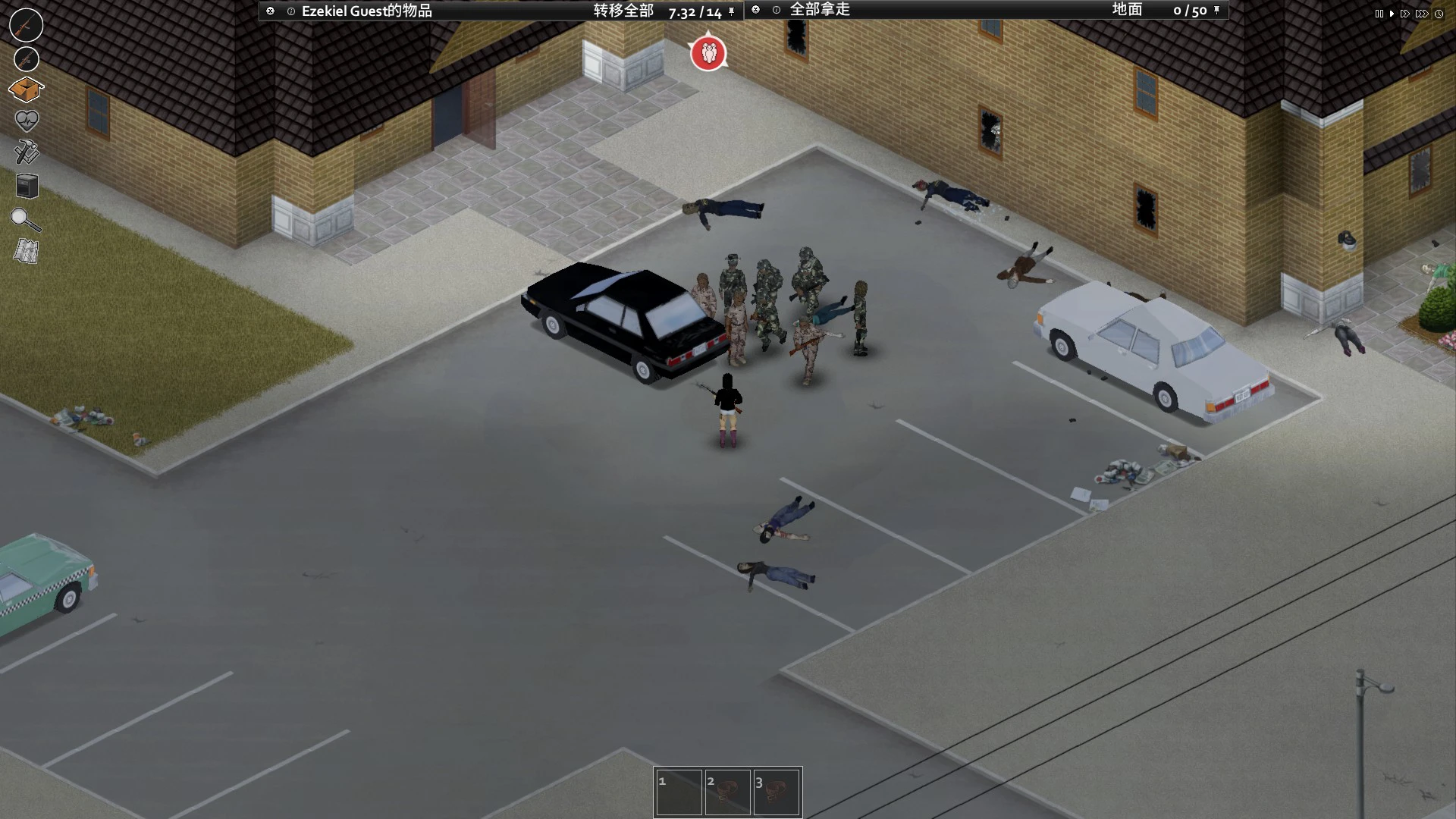Open the folded world map
The image size is (1456, 819).
click(x=26, y=251)
